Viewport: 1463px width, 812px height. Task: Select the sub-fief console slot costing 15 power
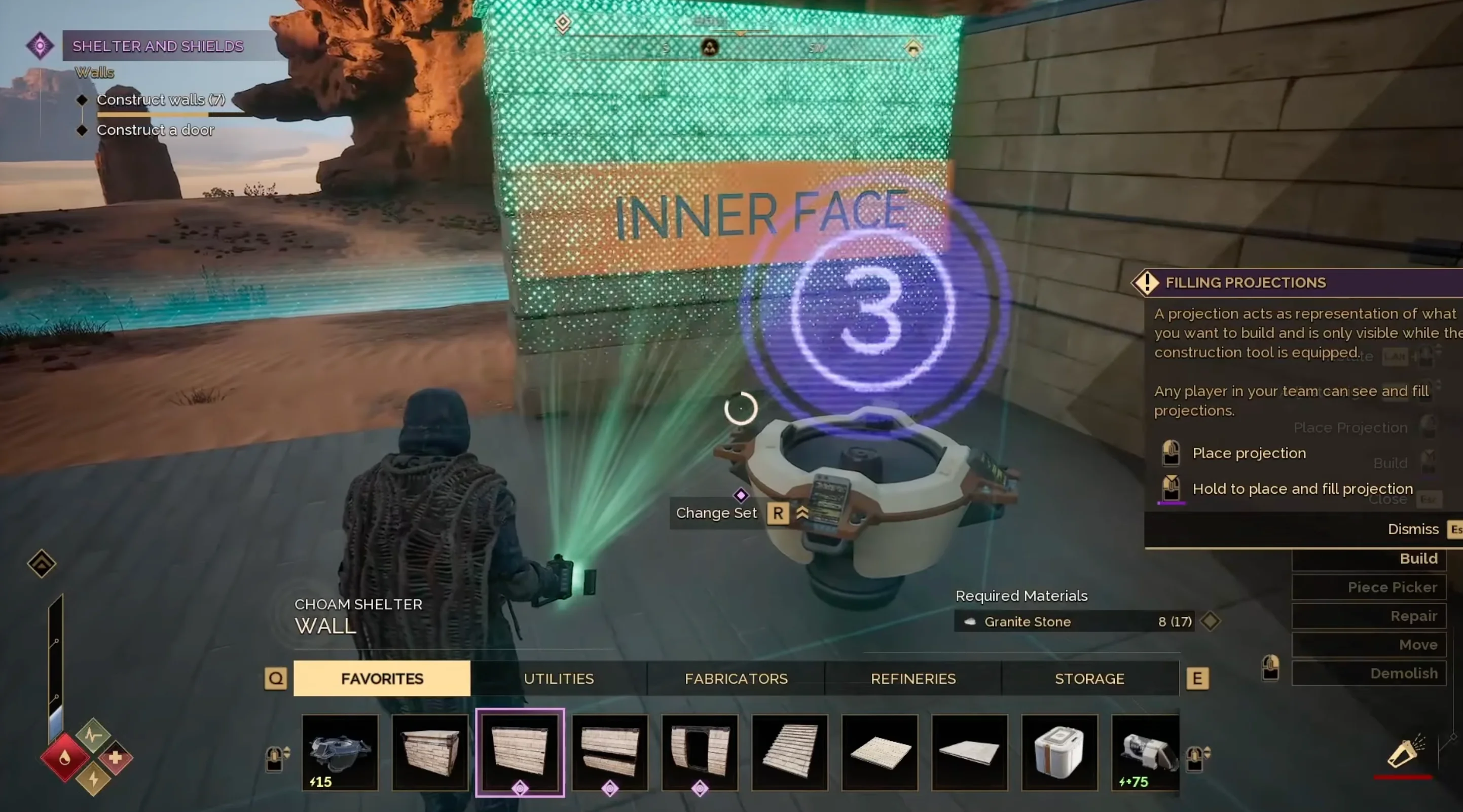tap(340, 752)
